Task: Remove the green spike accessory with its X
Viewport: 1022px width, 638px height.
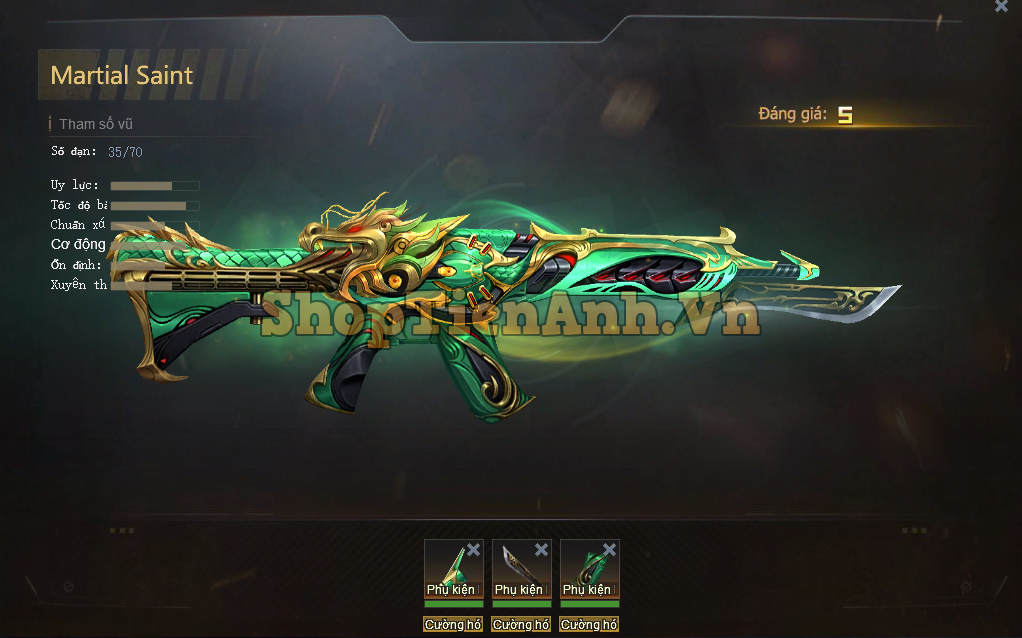Action: 473,550
